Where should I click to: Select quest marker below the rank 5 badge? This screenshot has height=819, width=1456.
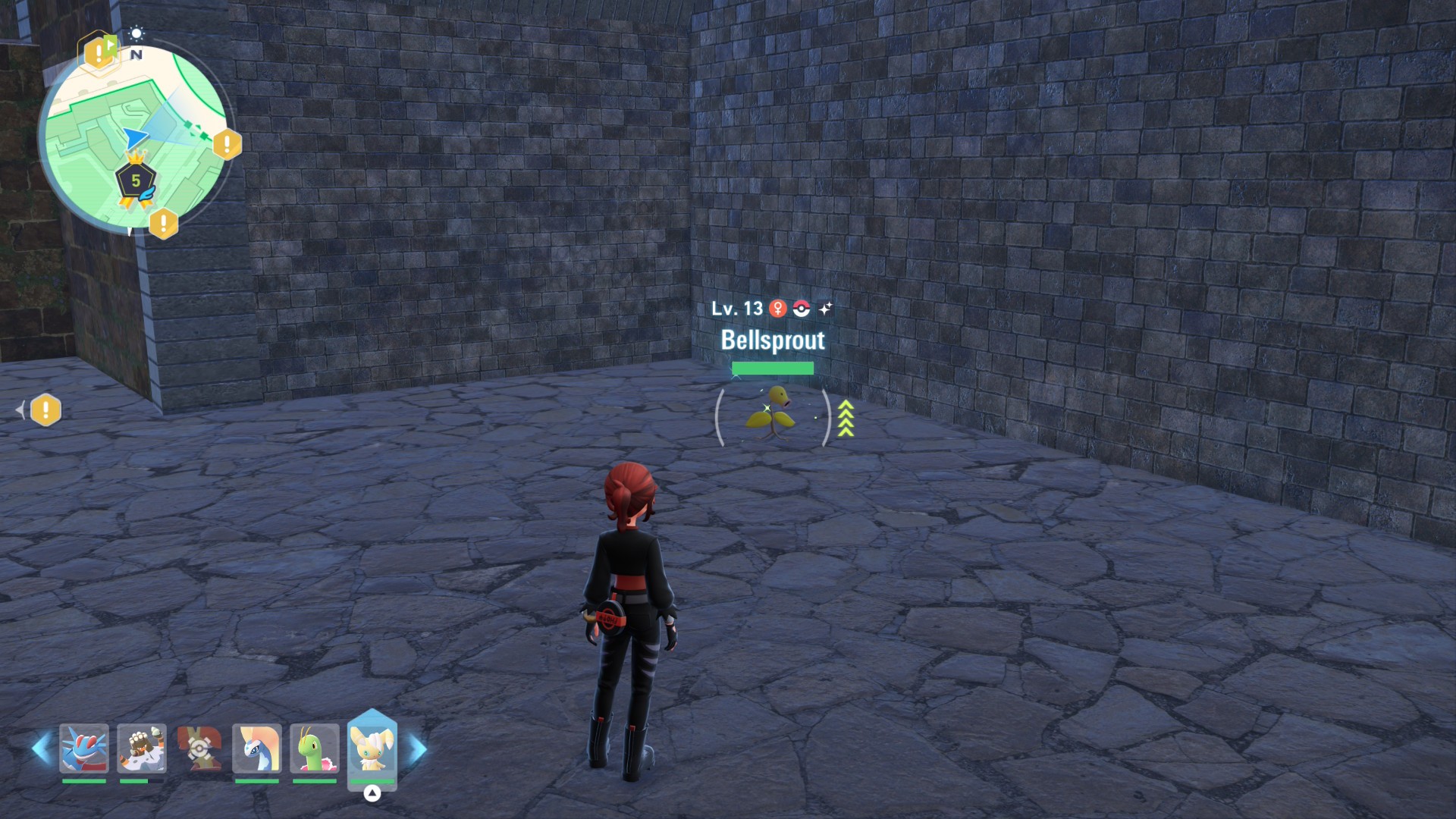tap(163, 224)
